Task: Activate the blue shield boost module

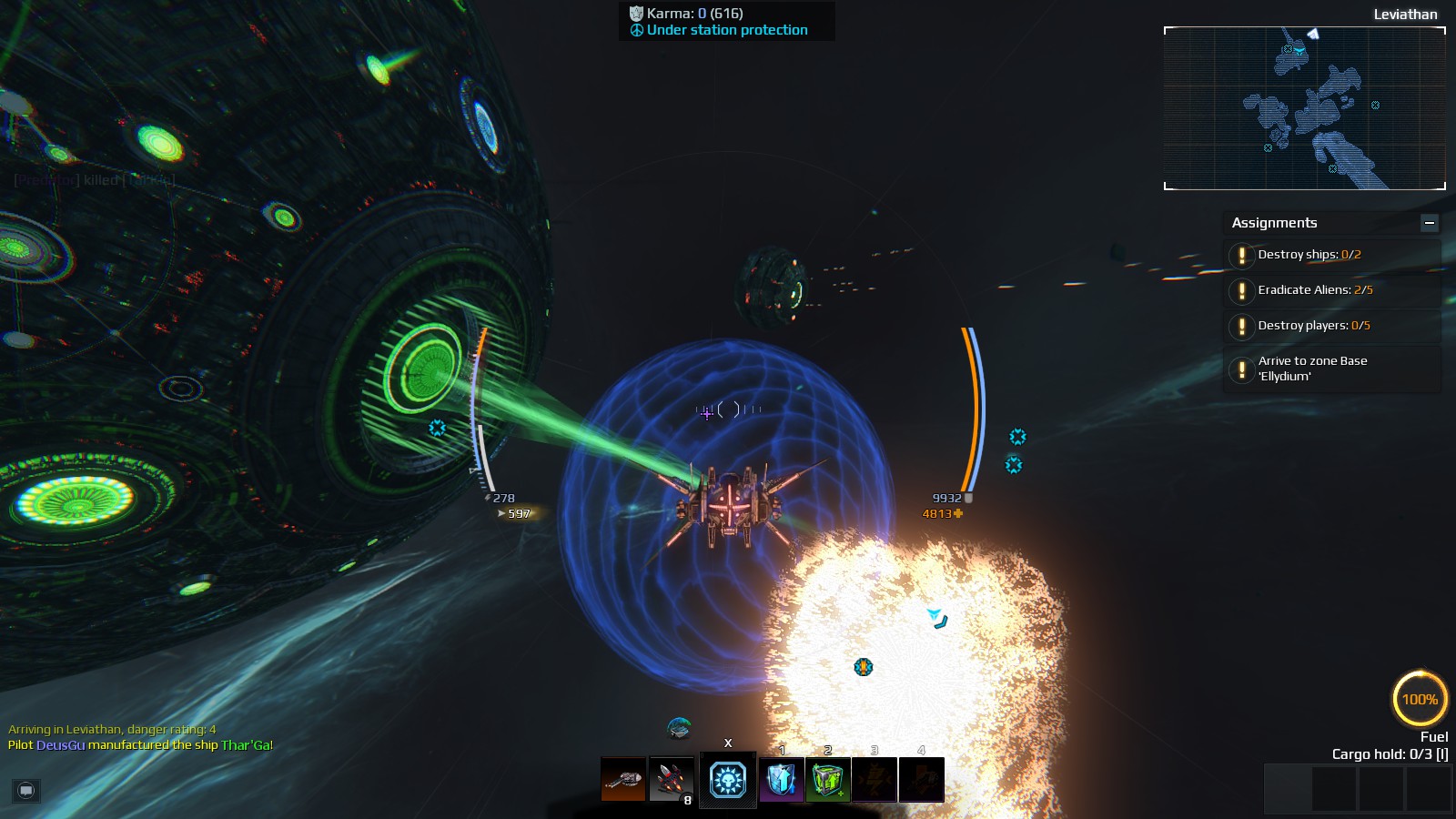Action: pyautogui.click(x=782, y=780)
